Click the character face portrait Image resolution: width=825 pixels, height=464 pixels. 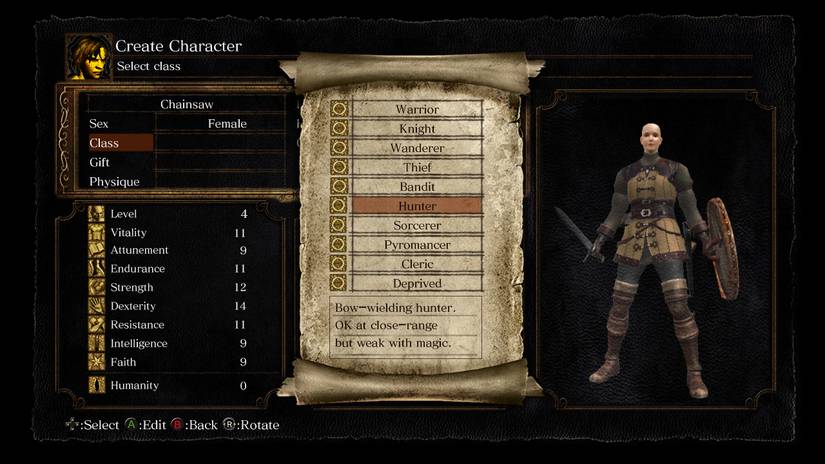[x=88, y=56]
